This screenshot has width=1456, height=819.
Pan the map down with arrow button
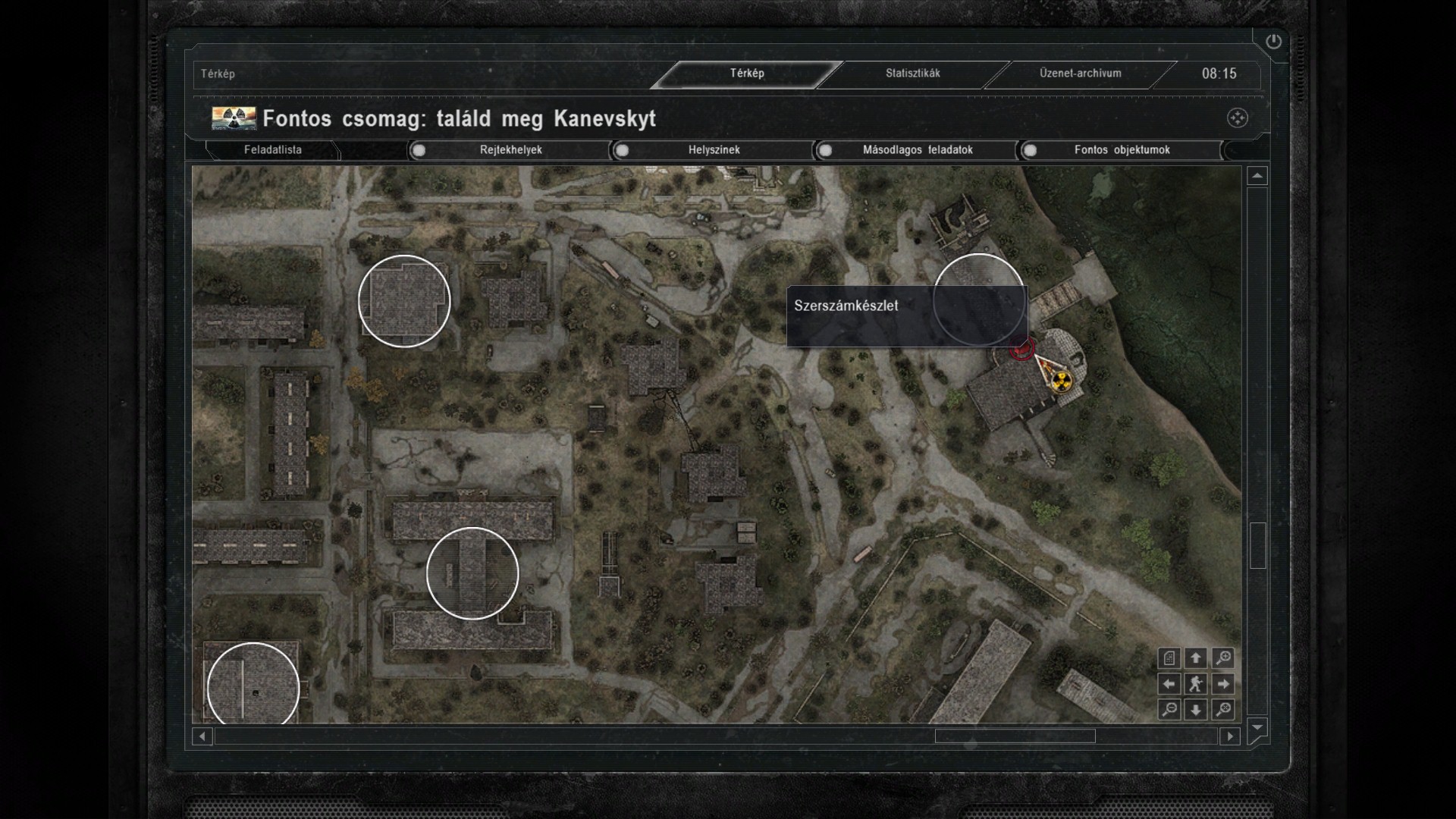1196,710
